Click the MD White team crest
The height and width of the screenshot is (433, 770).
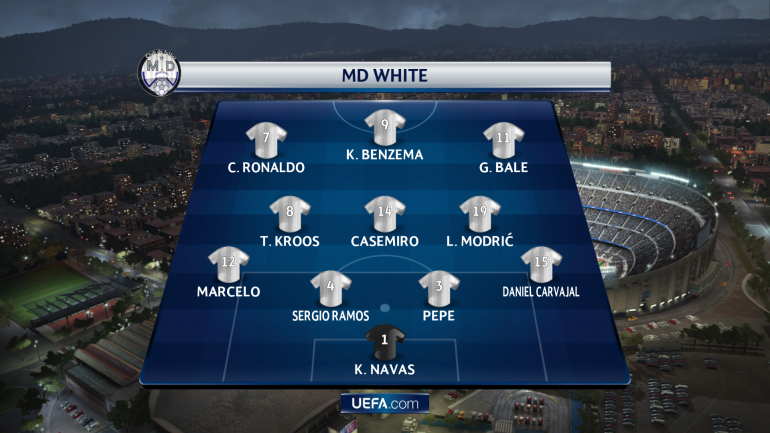(x=158, y=73)
